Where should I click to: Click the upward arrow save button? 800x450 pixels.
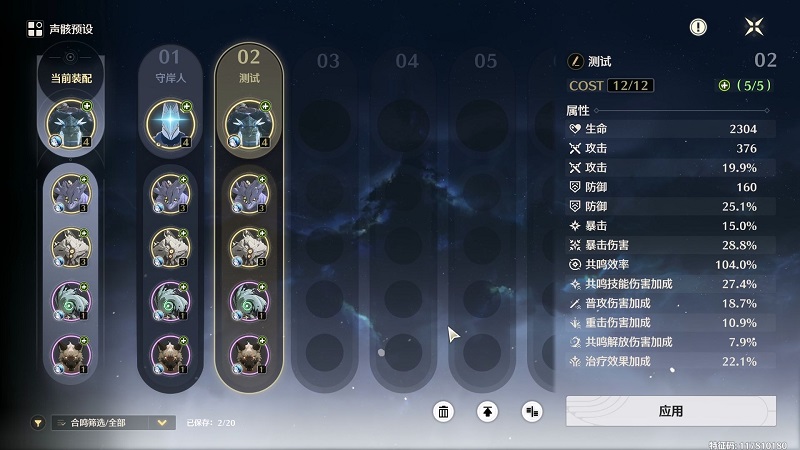point(487,411)
